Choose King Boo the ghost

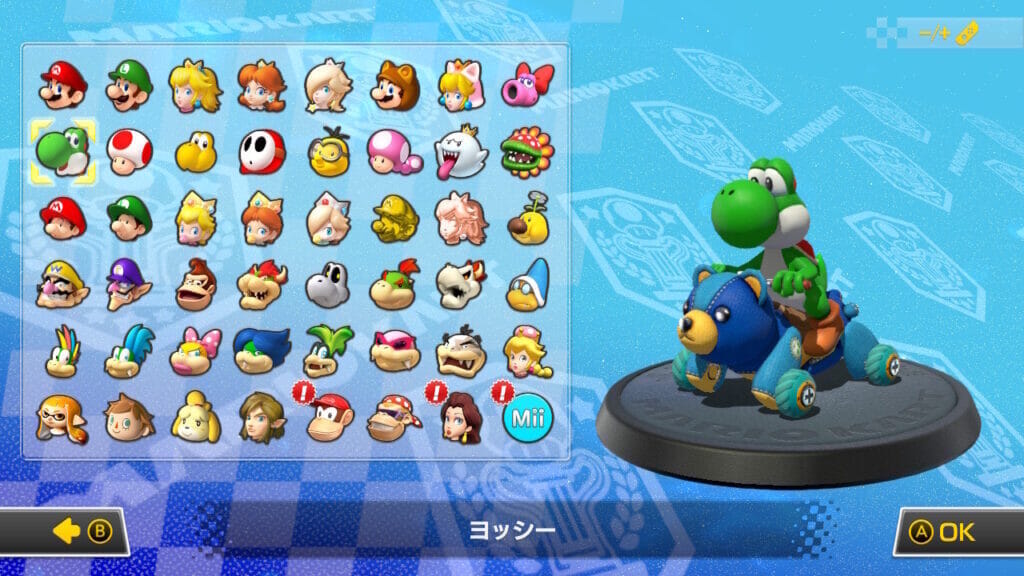pyautogui.click(x=460, y=152)
